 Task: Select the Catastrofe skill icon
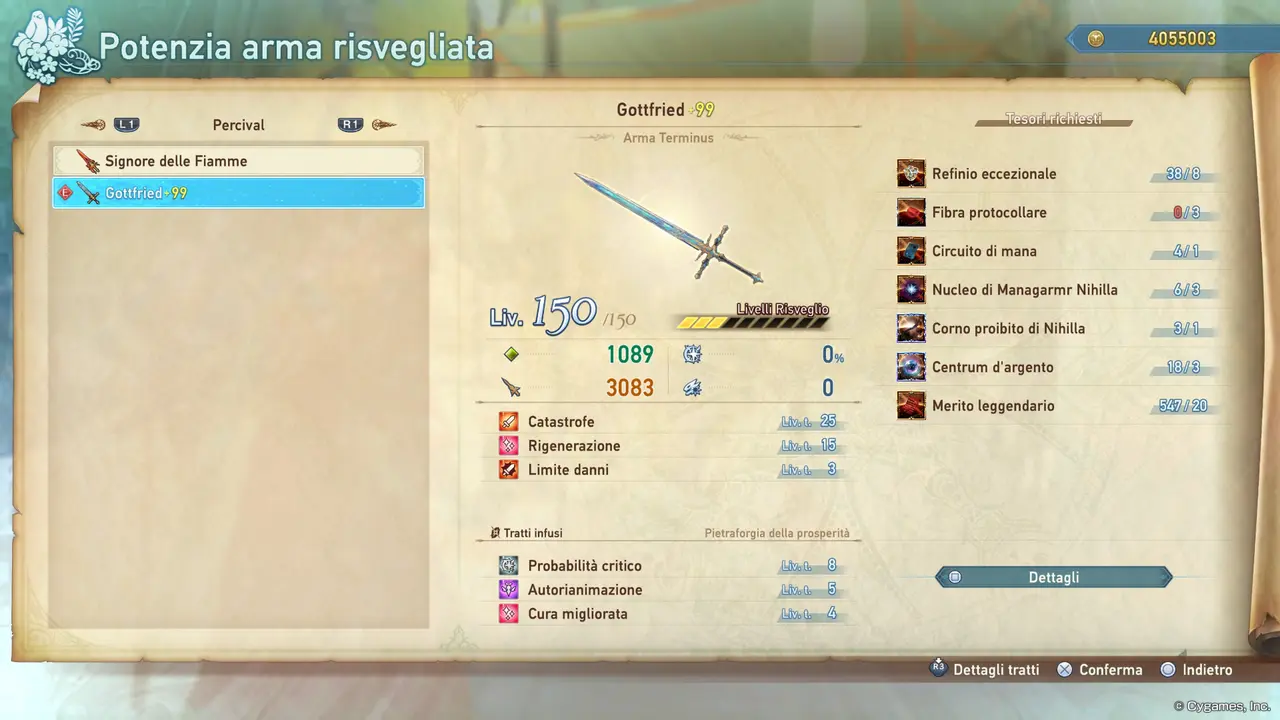point(508,421)
